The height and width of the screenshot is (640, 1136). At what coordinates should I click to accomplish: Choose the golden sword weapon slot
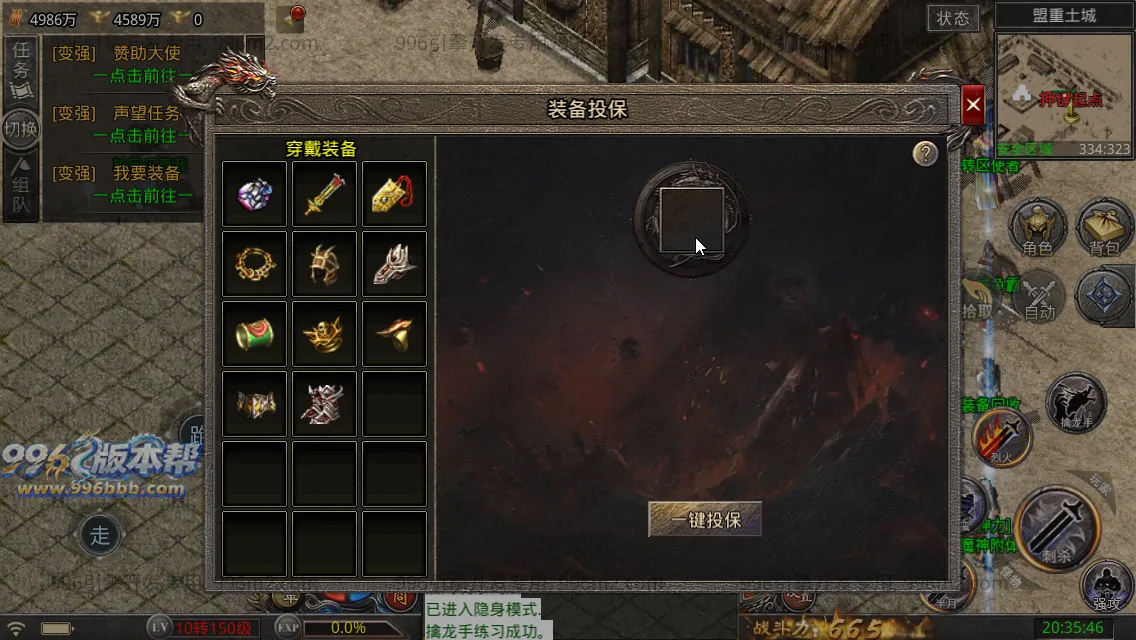coord(325,194)
